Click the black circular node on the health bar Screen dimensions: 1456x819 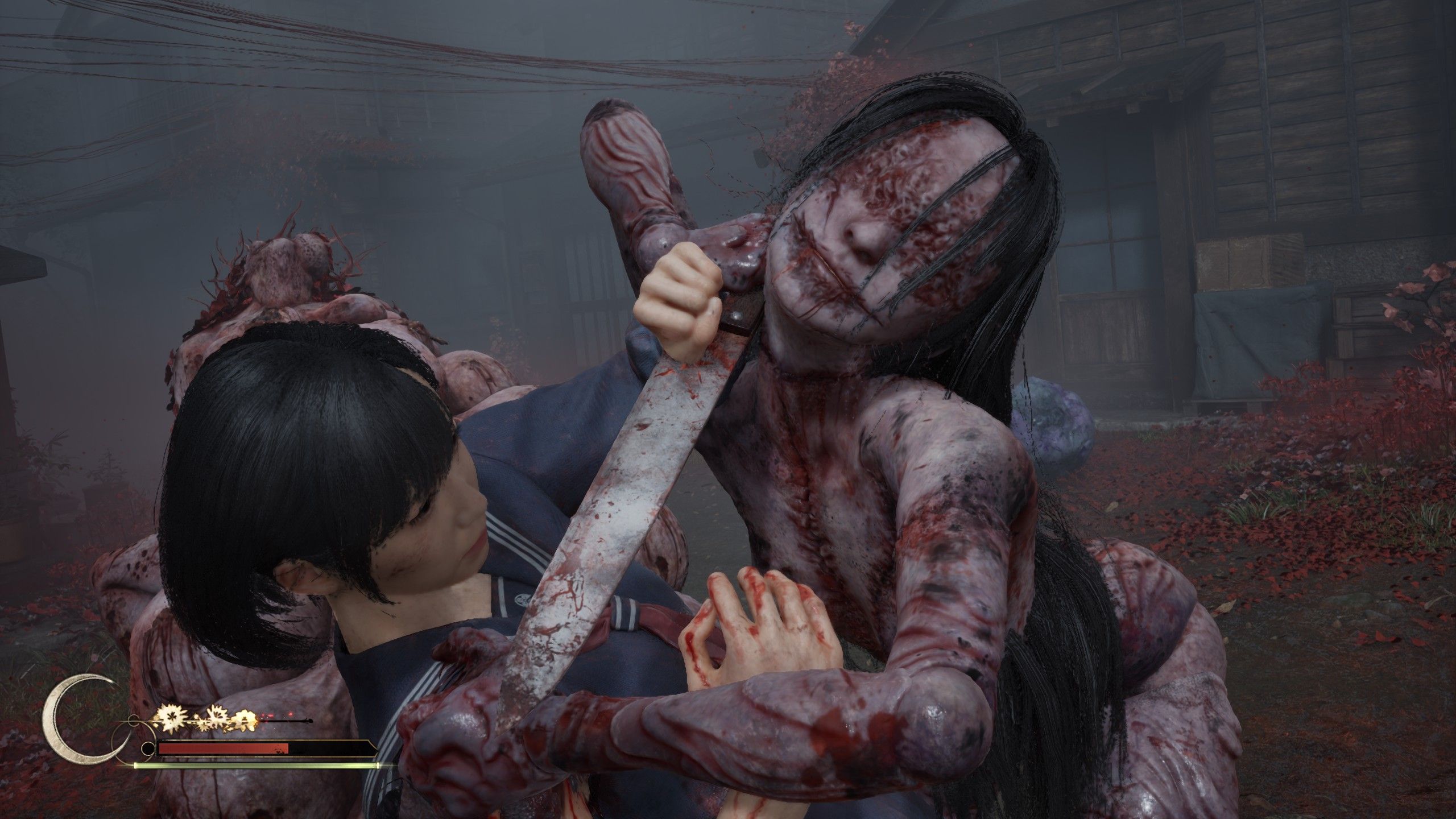pos(148,750)
